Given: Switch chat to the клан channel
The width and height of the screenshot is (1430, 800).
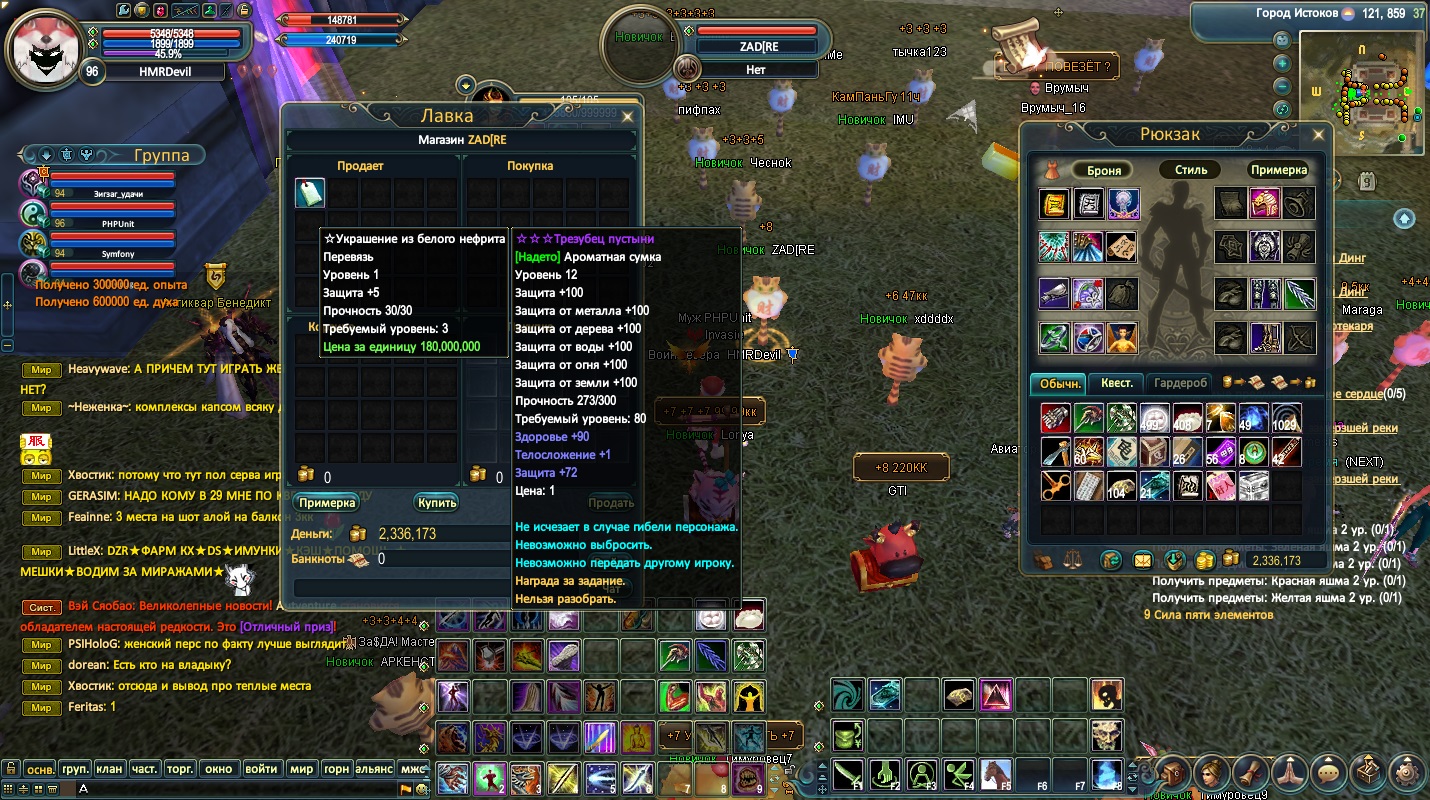Looking at the screenshot, I should click(x=109, y=769).
